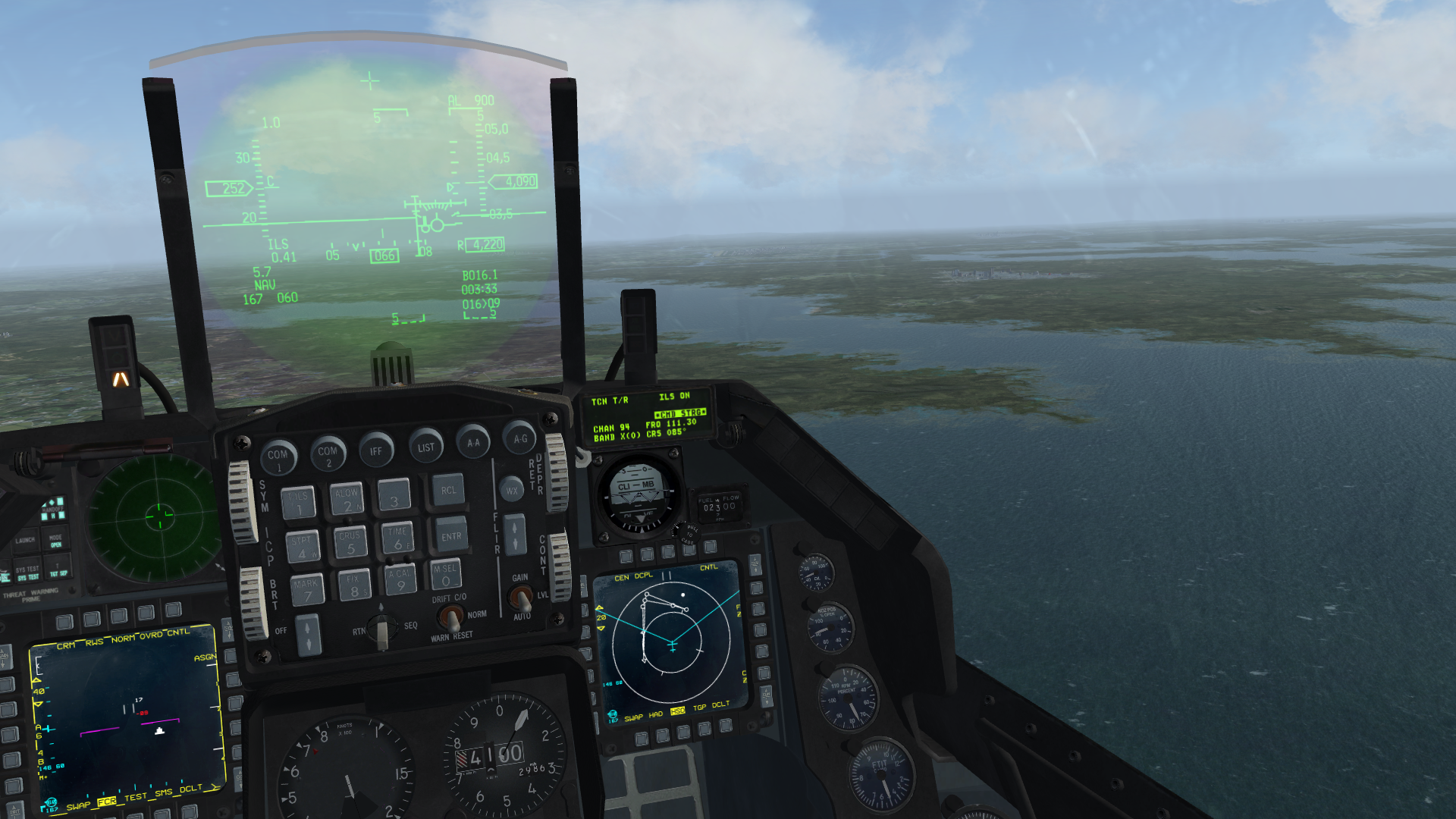Switch to A-G master mode
Screen dimensions: 1456x819
coord(520,438)
